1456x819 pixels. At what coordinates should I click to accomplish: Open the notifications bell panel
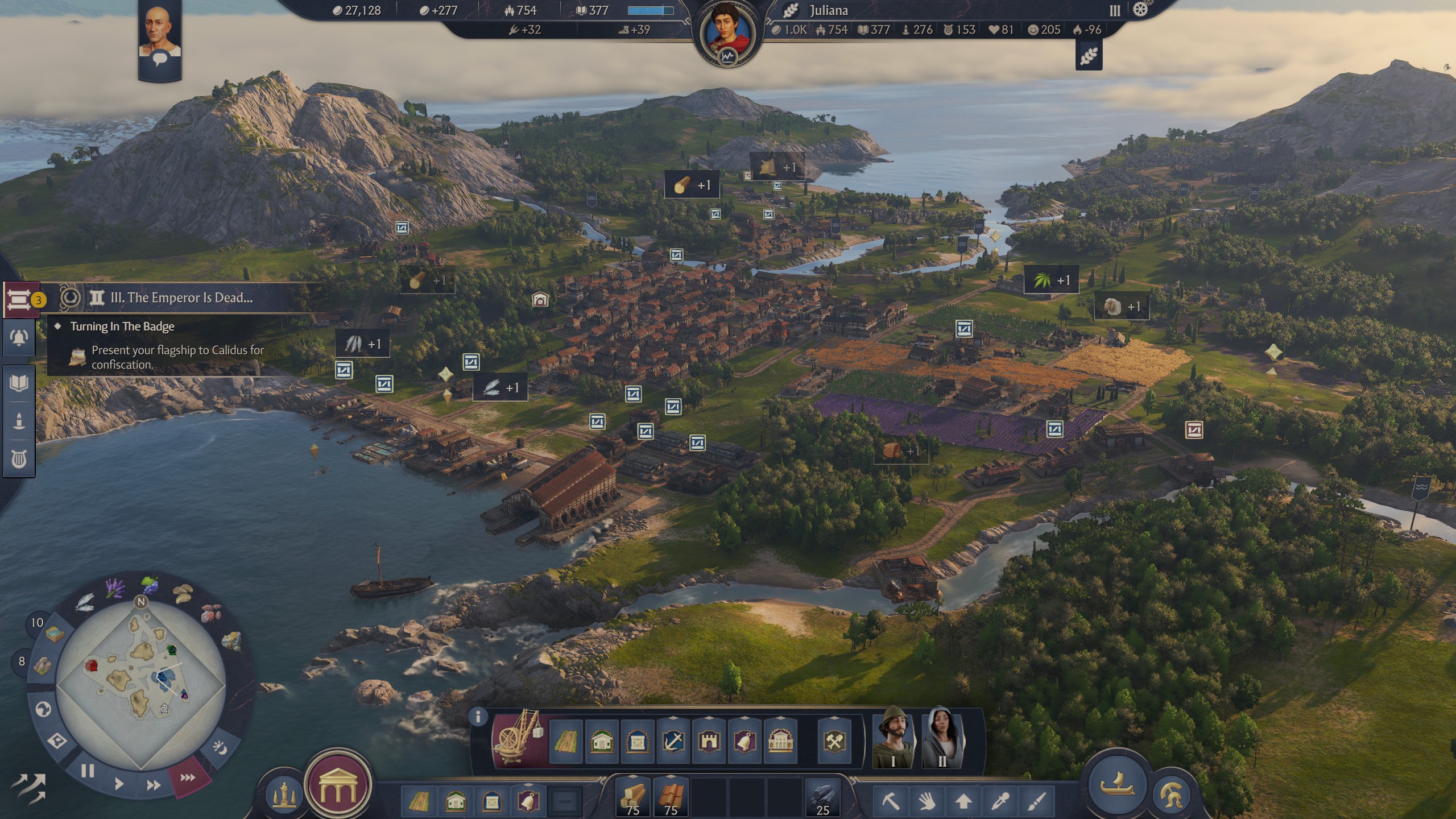tap(19, 338)
